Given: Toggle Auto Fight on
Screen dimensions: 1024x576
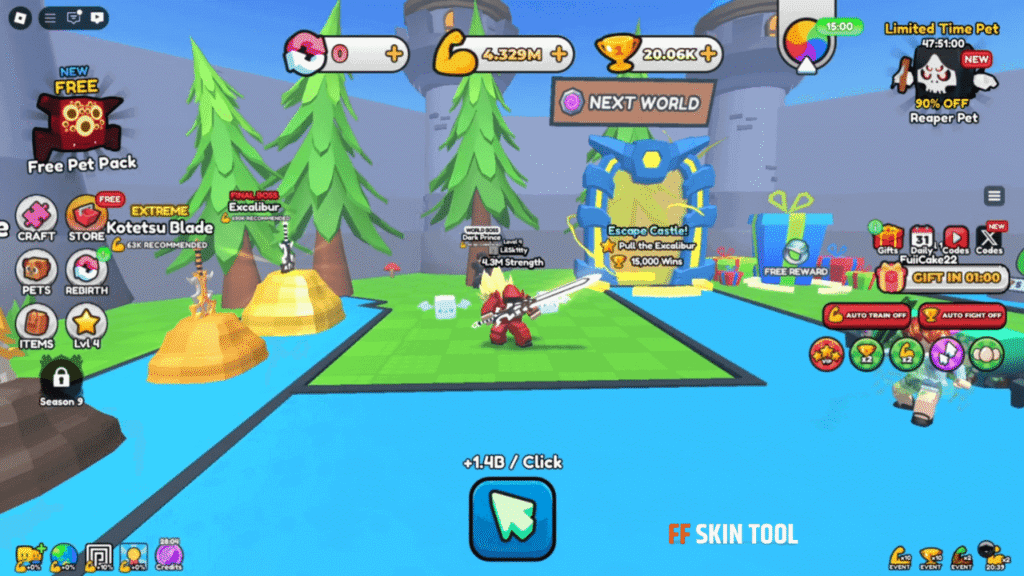Looking at the screenshot, I should pos(962,316).
